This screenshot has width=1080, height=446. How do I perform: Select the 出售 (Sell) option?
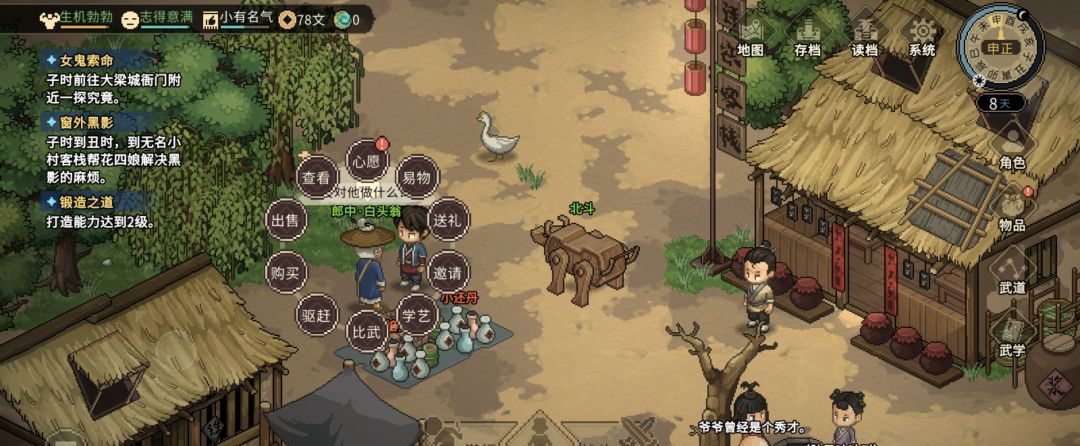pyautogui.click(x=285, y=220)
